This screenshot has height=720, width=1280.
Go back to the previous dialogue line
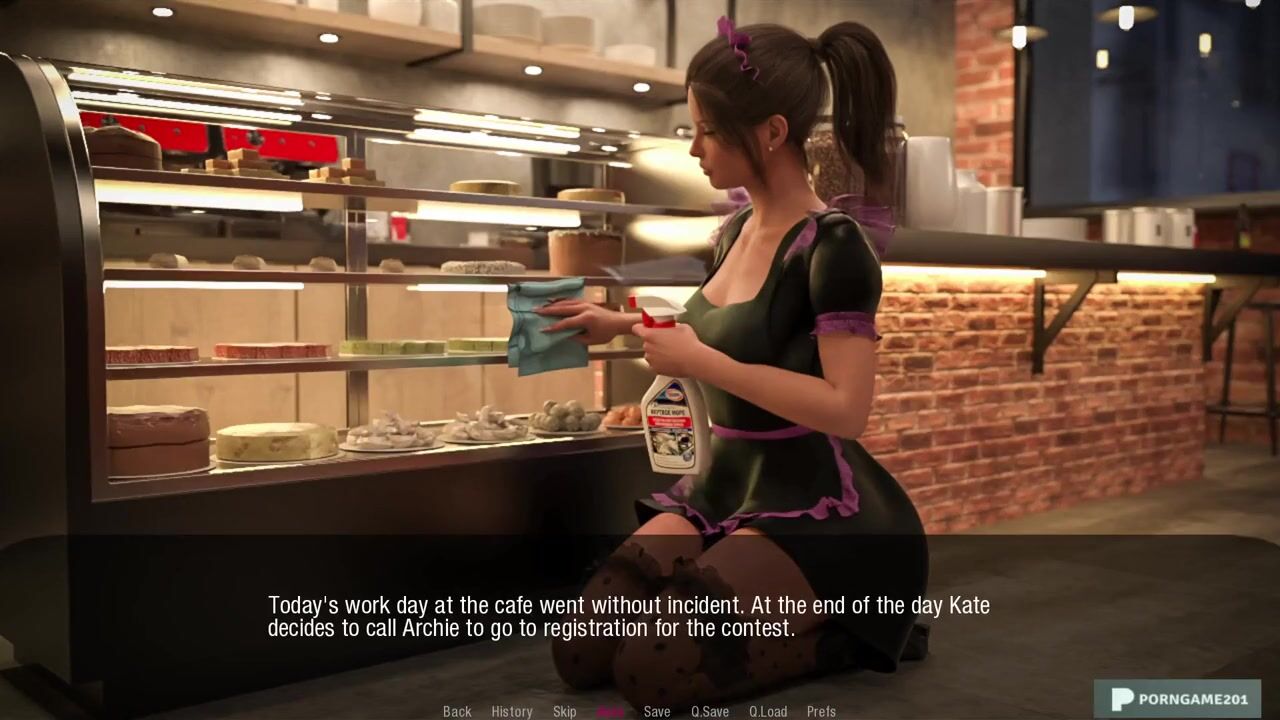457,711
